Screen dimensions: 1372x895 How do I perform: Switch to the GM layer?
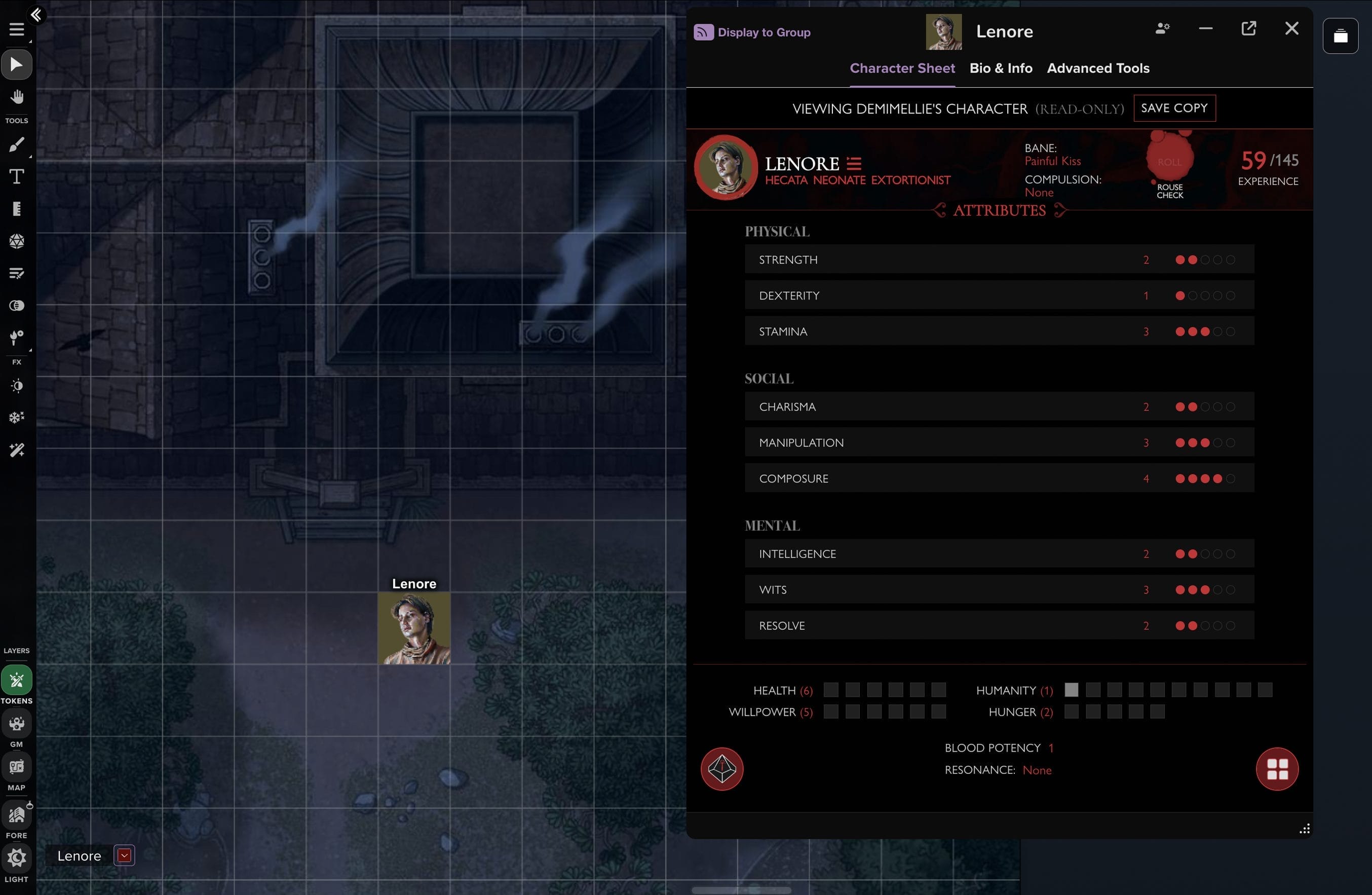17,724
